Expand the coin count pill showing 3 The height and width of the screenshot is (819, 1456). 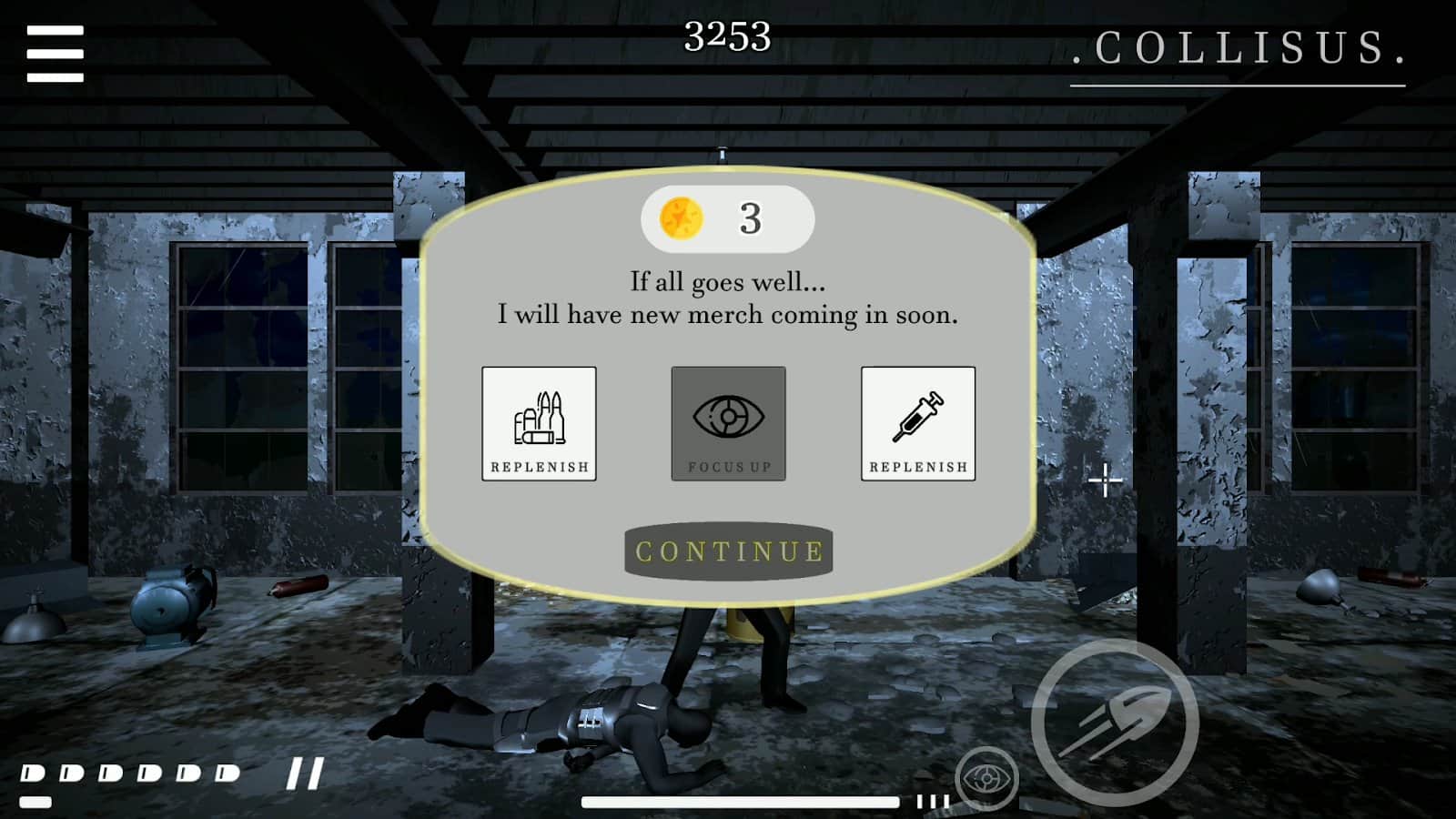pyautogui.click(x=728, y=217)
